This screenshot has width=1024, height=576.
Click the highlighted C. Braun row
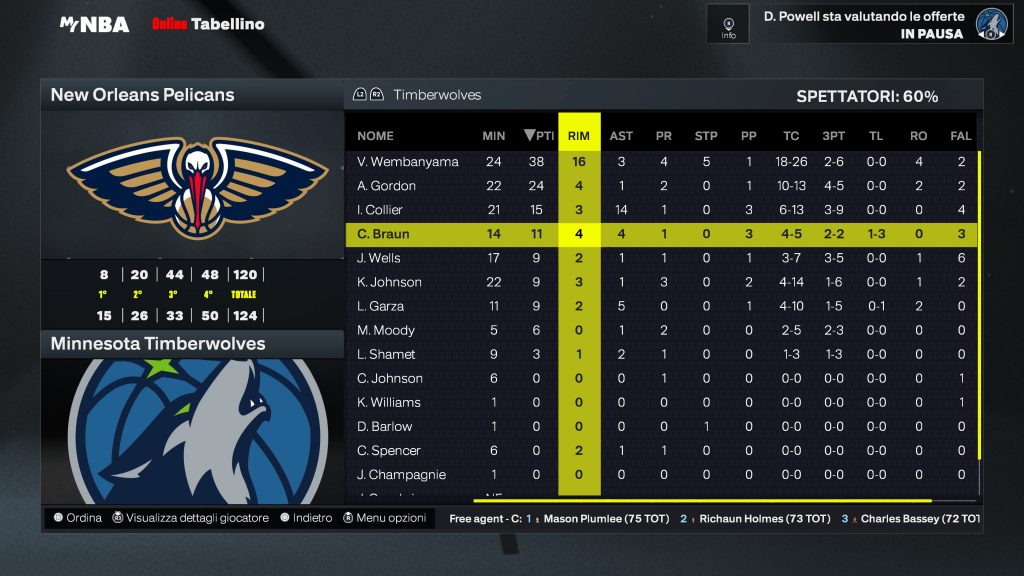(660, 234)
